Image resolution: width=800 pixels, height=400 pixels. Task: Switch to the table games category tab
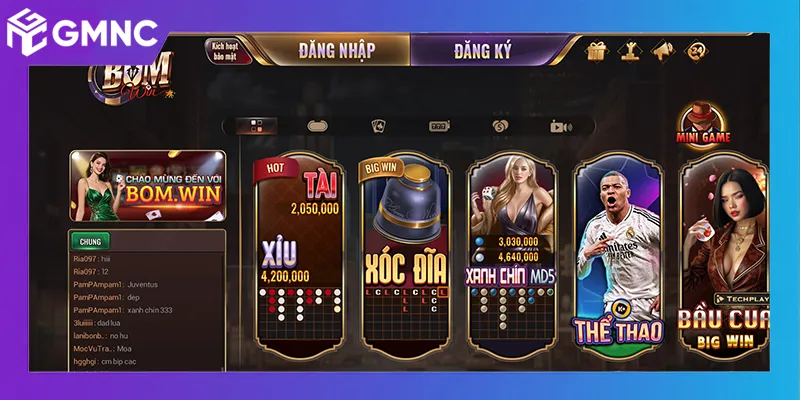[317, 126]
